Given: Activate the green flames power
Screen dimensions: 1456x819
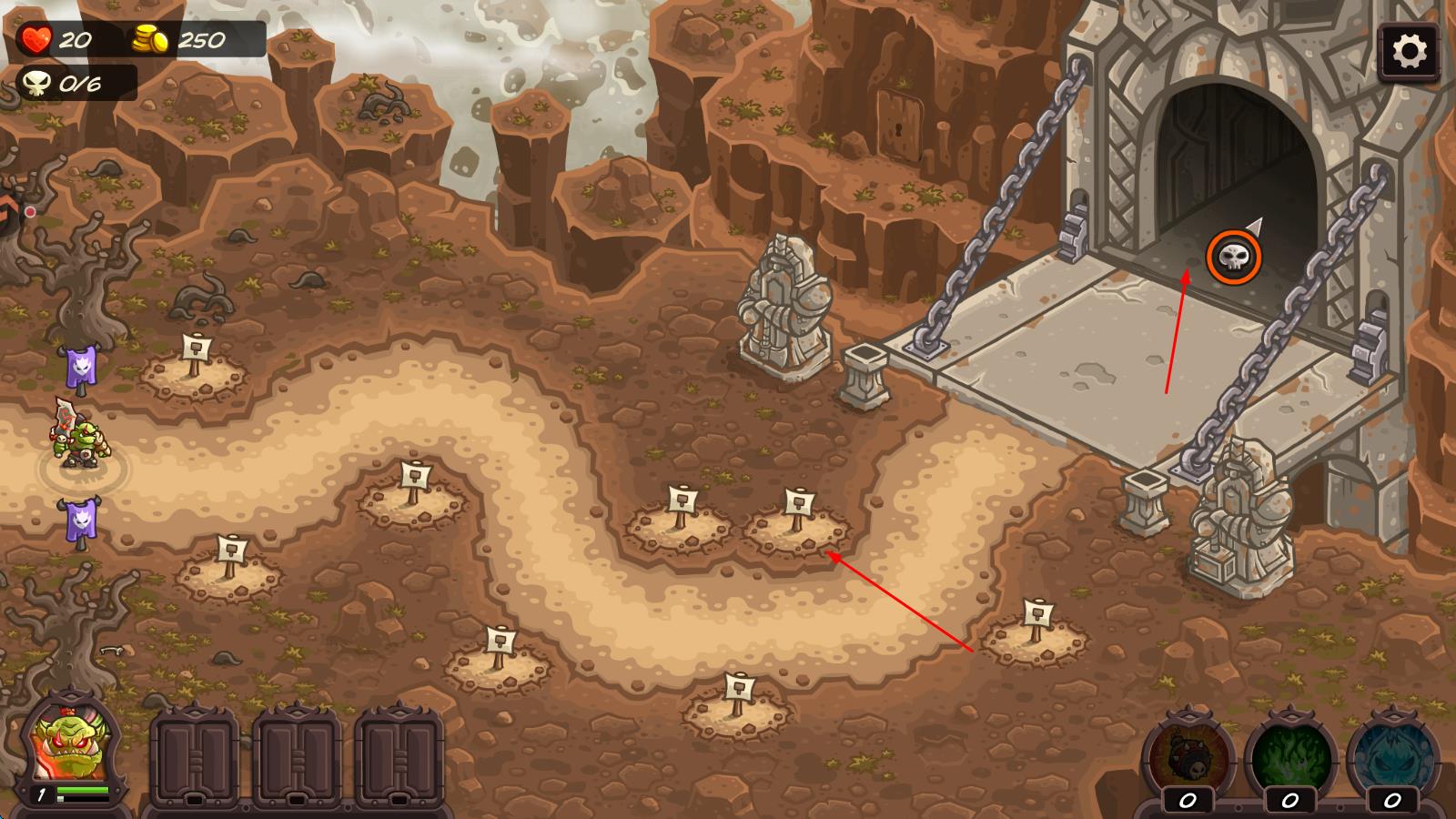Looking at the screenshot, I should (1289, 757).
